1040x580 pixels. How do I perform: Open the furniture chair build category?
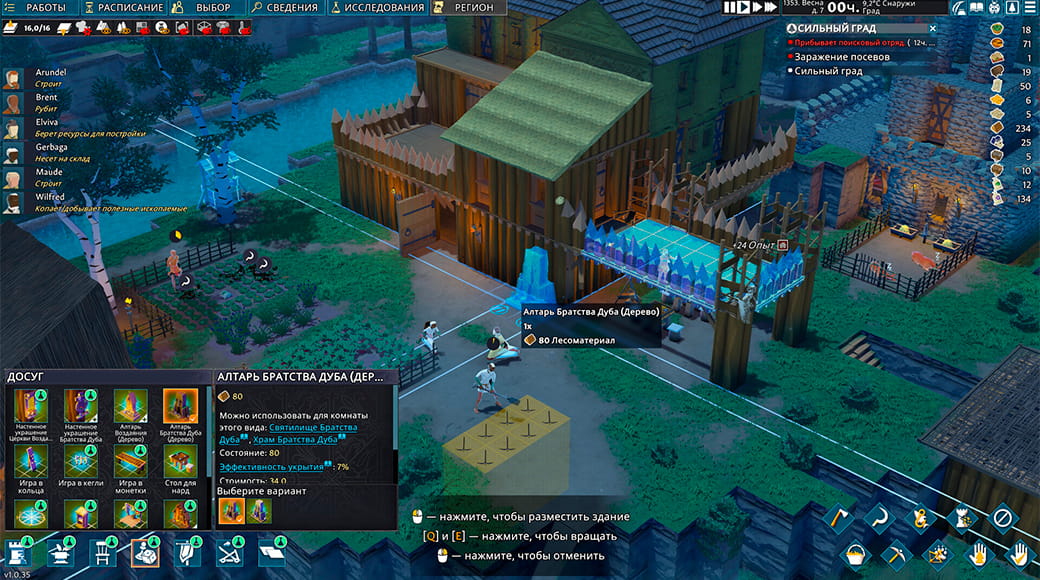point(101,552)
